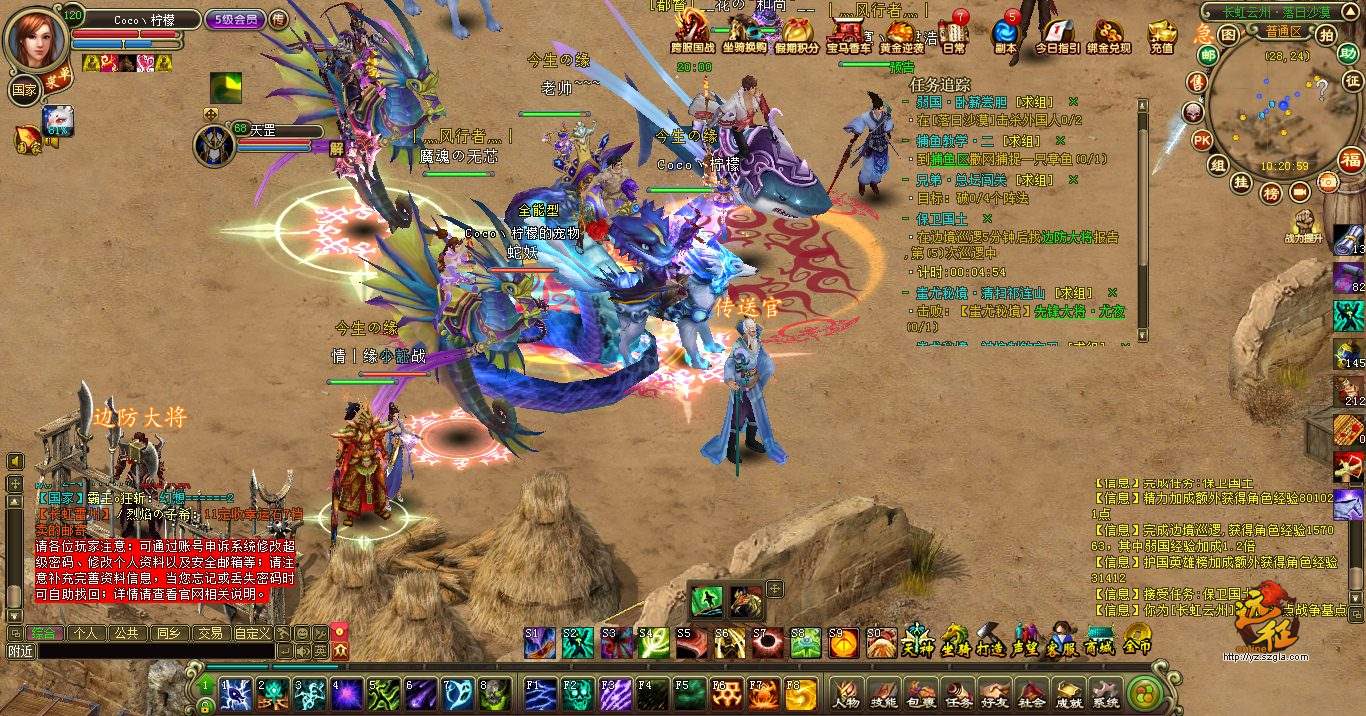Open the 人物 character panel

click(847, 692)
